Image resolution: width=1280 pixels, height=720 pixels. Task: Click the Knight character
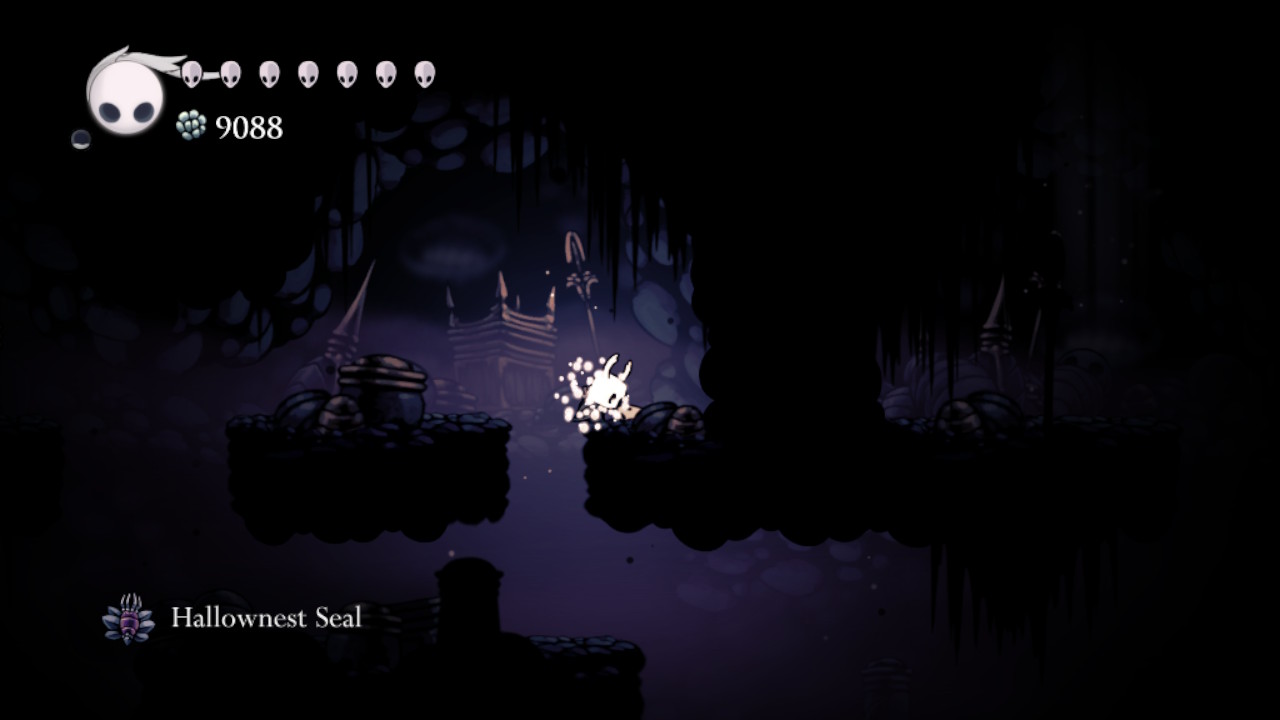[613, 385]
